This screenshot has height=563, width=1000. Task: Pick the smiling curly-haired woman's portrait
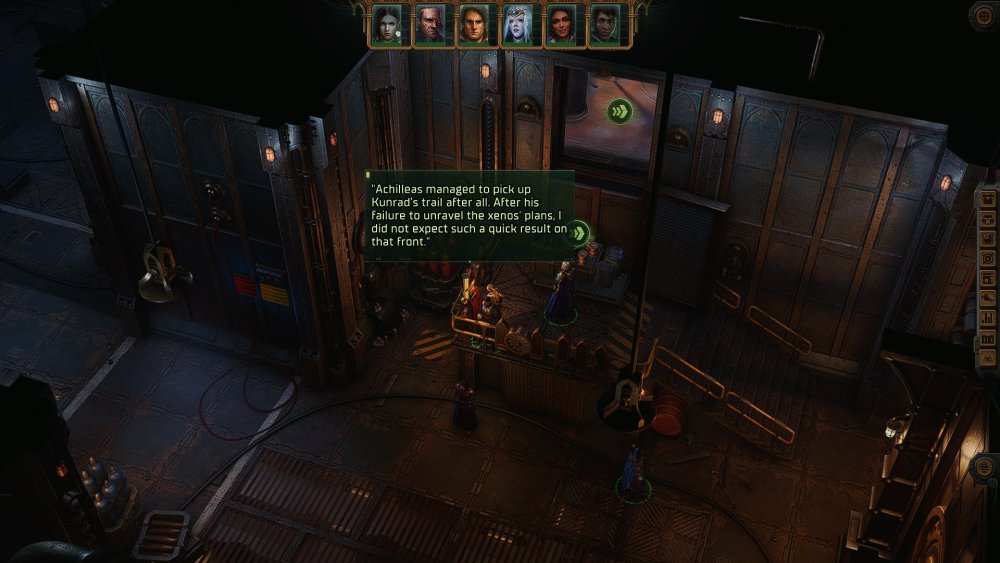click(561, 25)
